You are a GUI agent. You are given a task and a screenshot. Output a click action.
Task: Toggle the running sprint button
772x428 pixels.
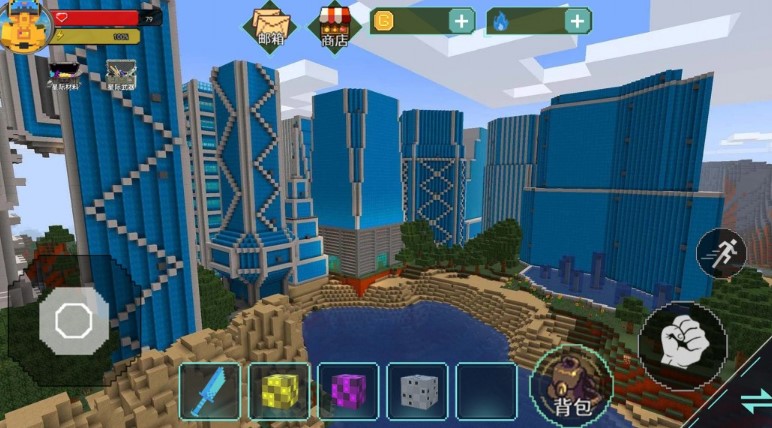720,252
